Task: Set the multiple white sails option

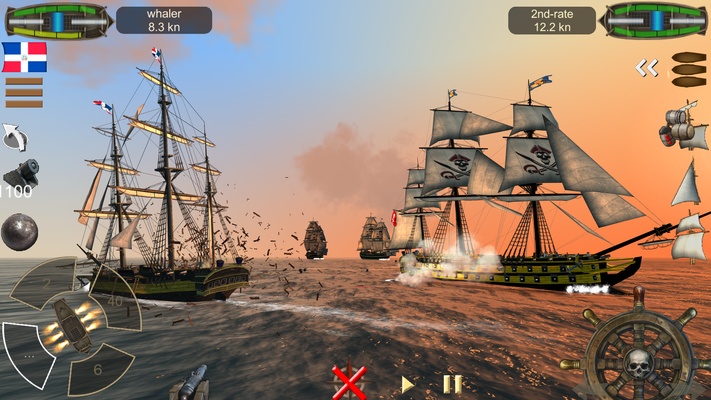Action: click(687, 236)
